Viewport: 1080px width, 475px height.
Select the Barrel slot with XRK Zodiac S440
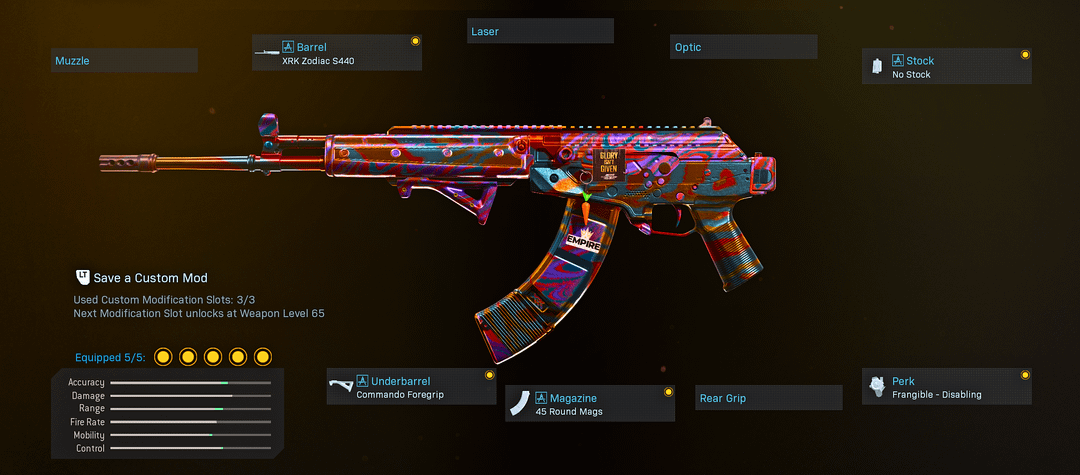coord(337,54)
